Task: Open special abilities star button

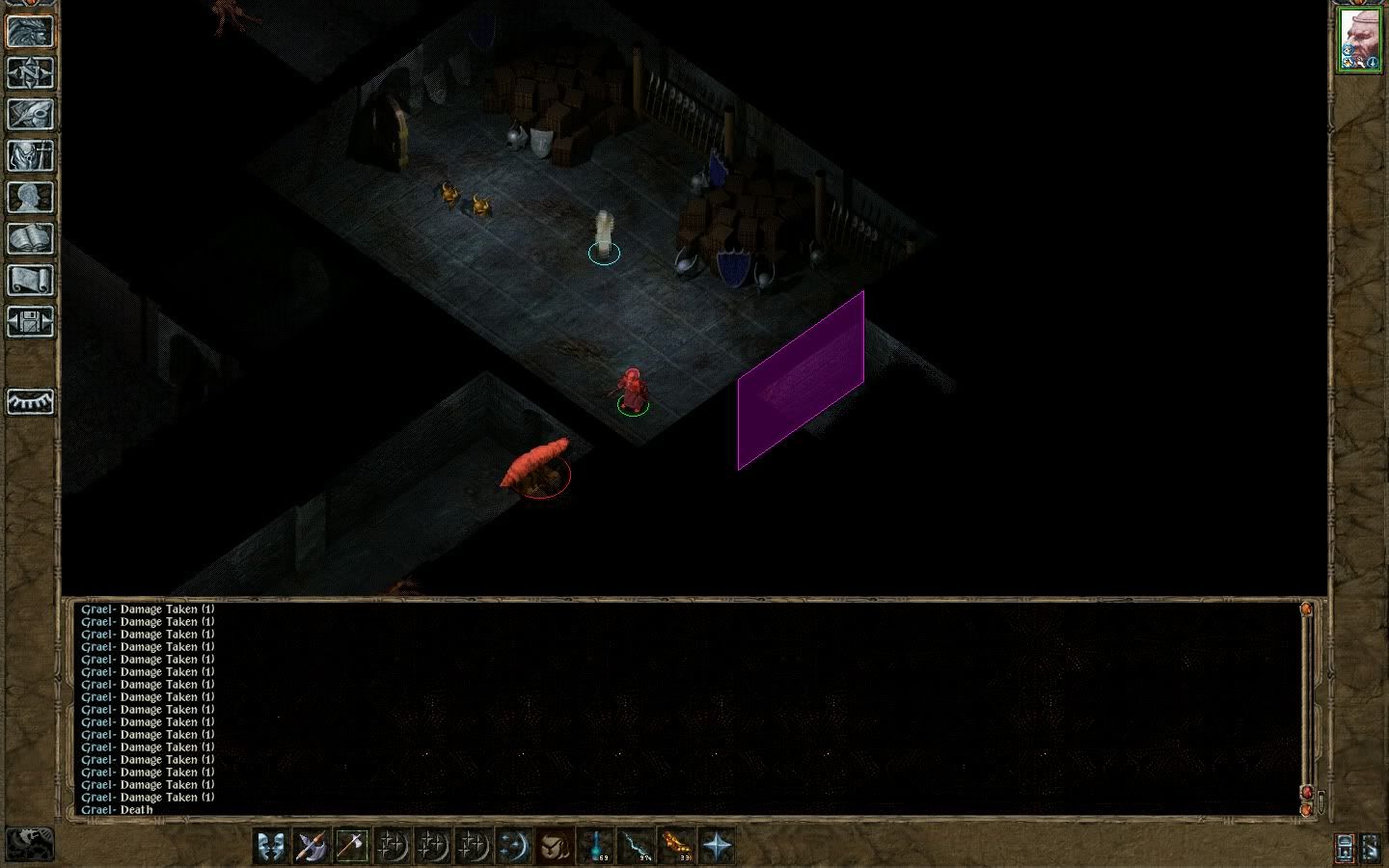Action: click(717, 846)
